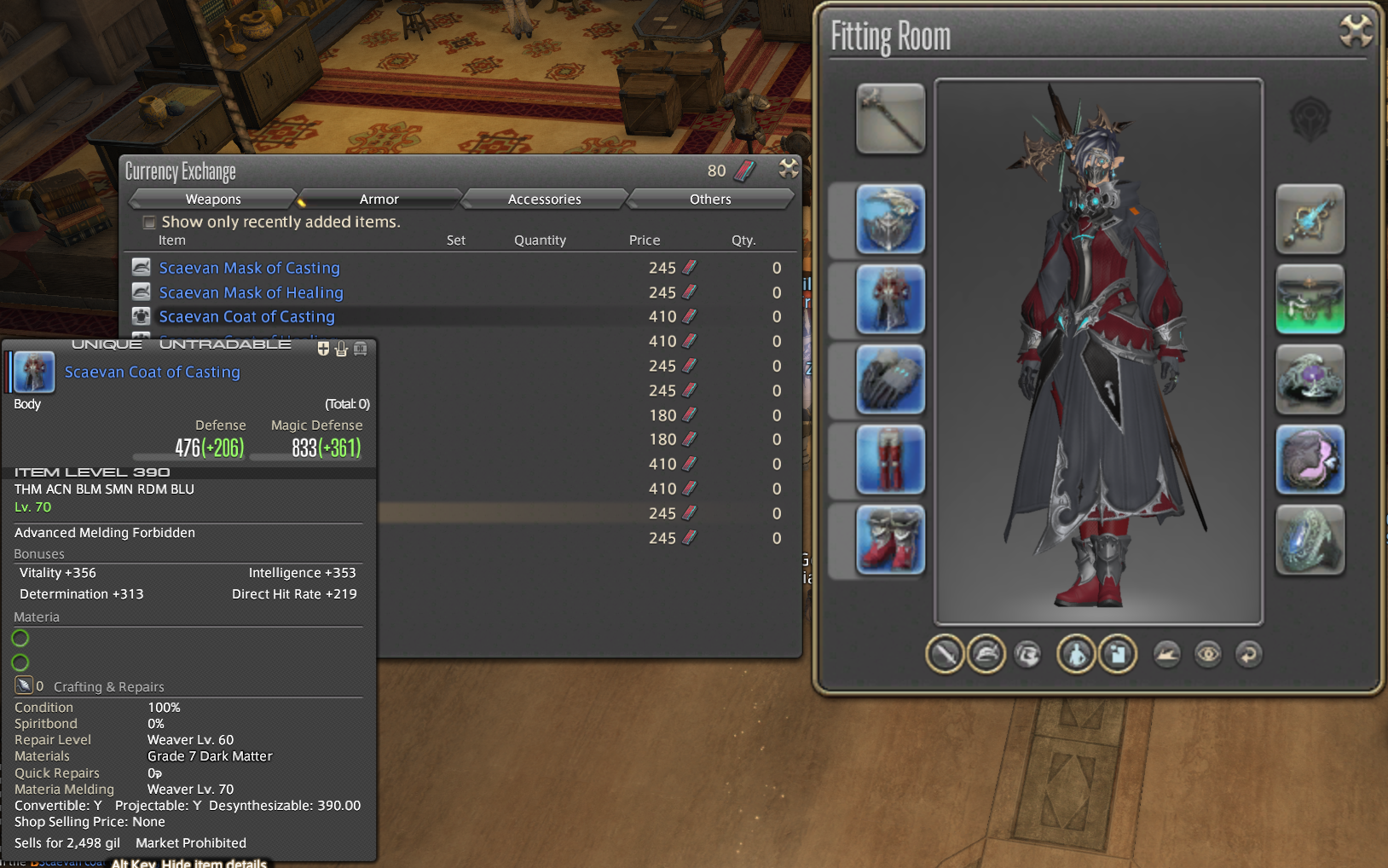Show the Accessories tab

pos(544,200)
